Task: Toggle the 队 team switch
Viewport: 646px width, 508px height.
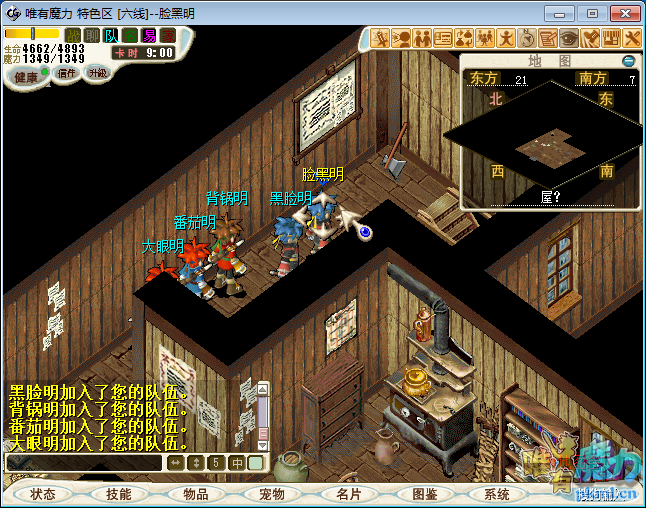Action: (x=111, y=36)
